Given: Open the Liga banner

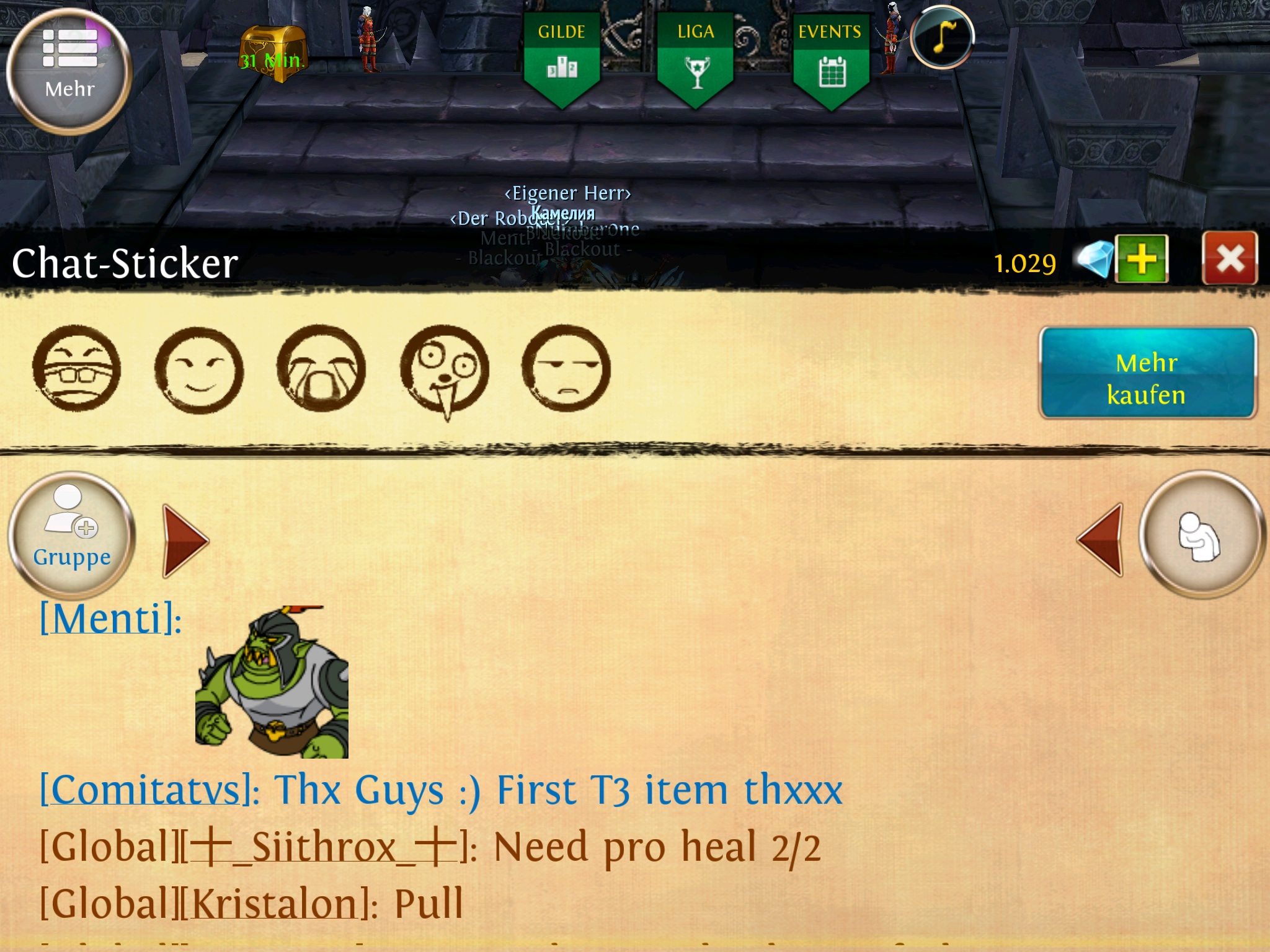Looking at the screenshot, I should pyautogui.click(x=696, y=59).
